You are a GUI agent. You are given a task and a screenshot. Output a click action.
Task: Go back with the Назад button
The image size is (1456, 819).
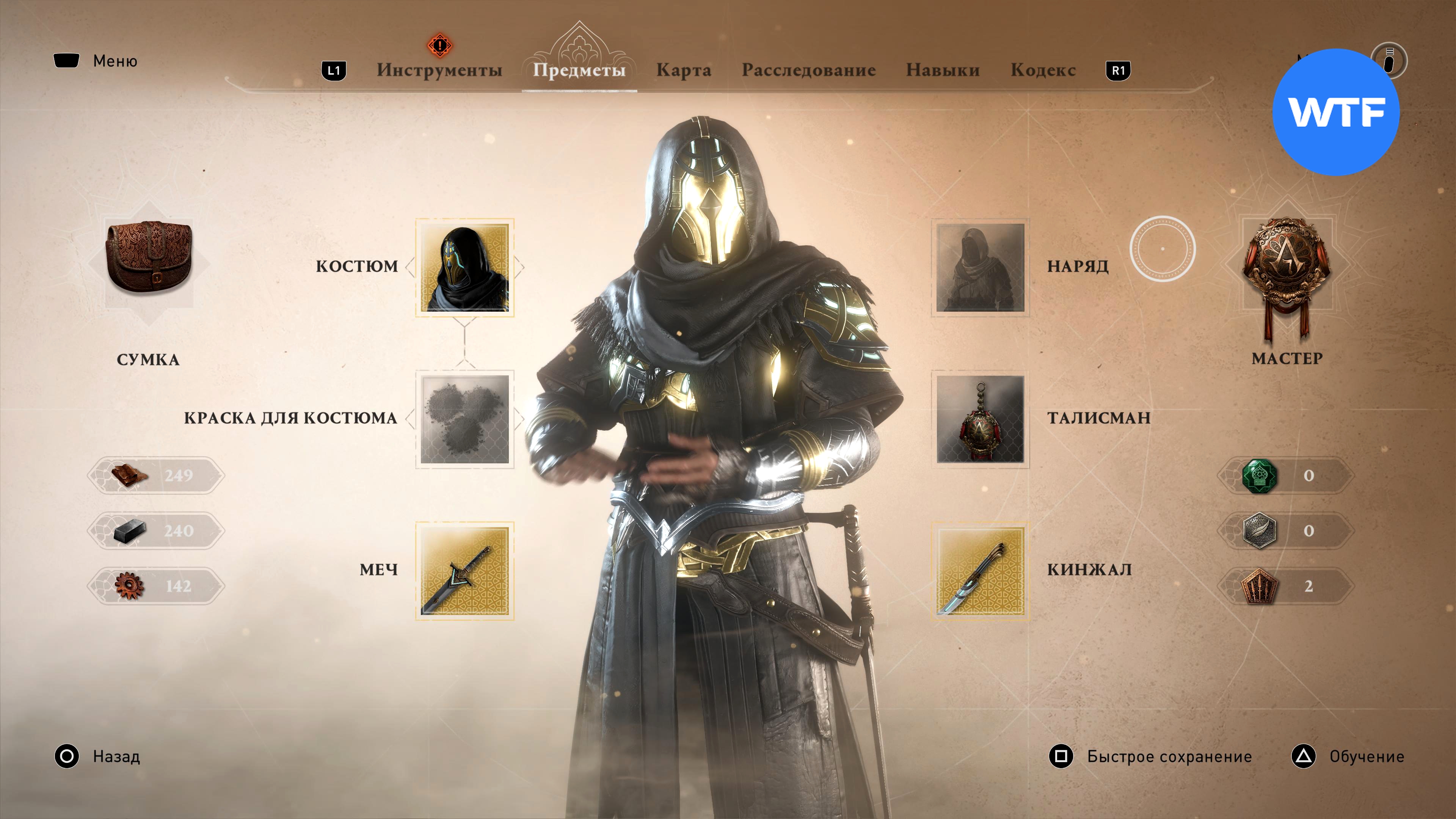click(97, 756)
